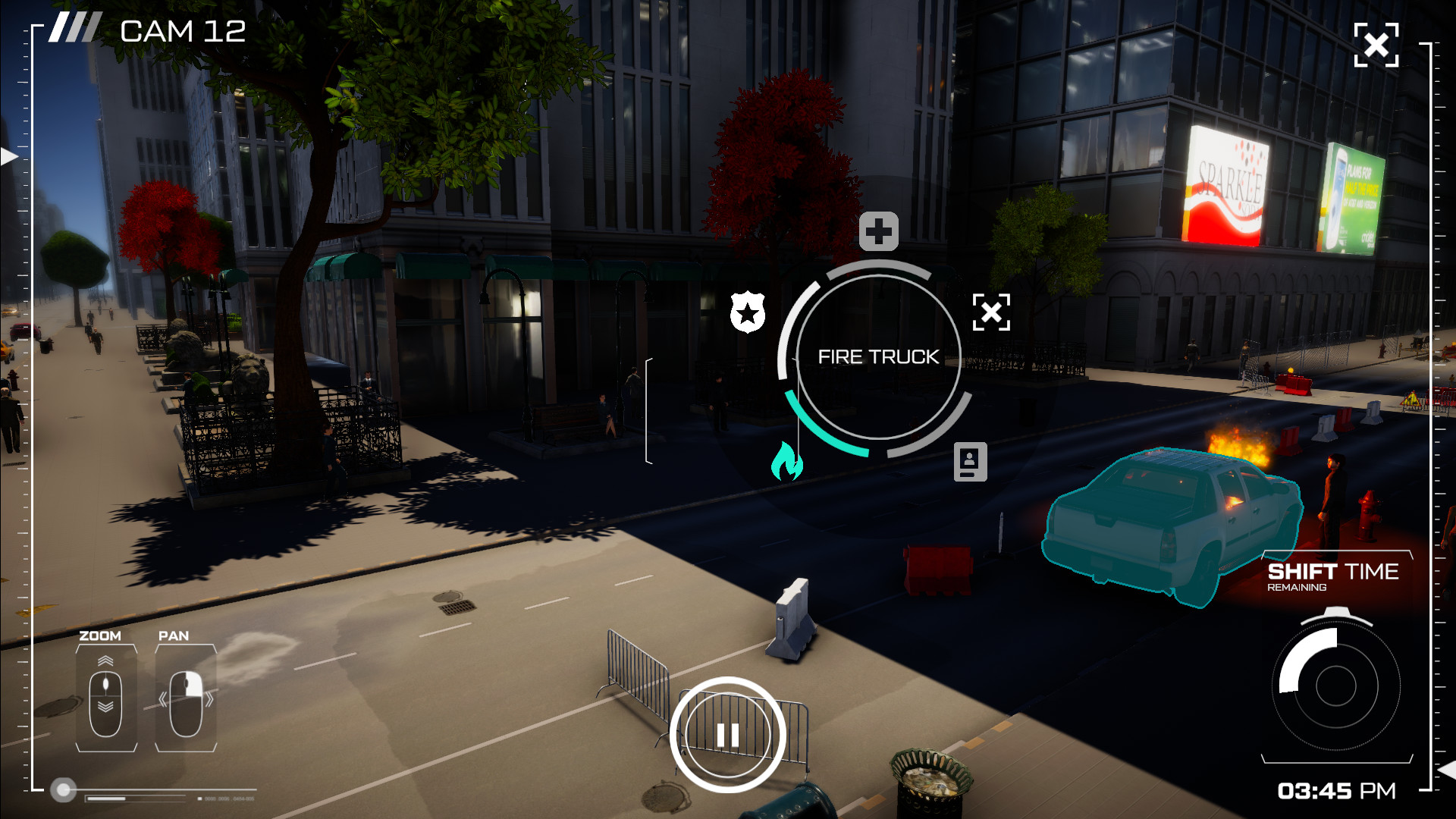Open the ID card profile icon
Screen dimensions: 1456x819
pos(970,461)
